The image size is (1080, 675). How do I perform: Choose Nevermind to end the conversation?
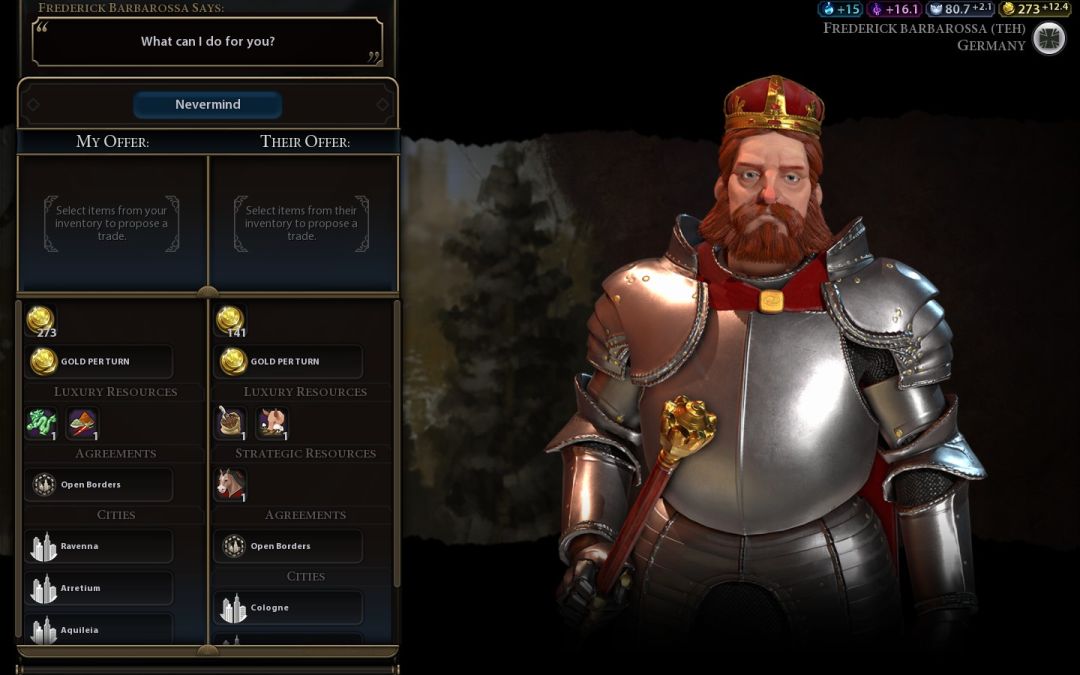tap(208, 105)
